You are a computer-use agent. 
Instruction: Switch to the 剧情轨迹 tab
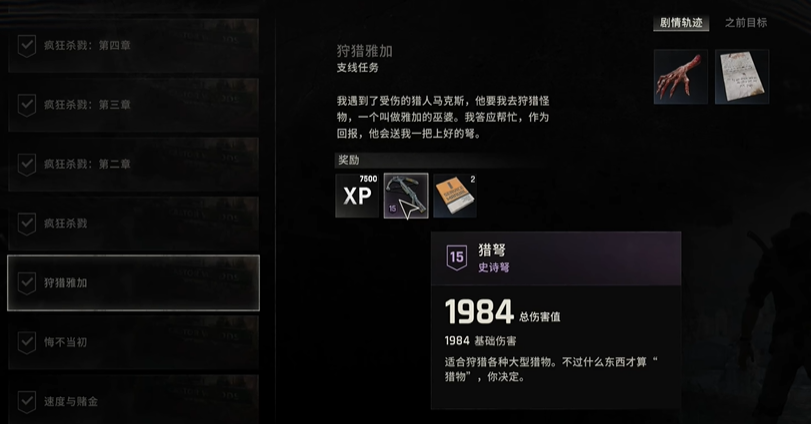pyautogui.click(x=681, y=22)
